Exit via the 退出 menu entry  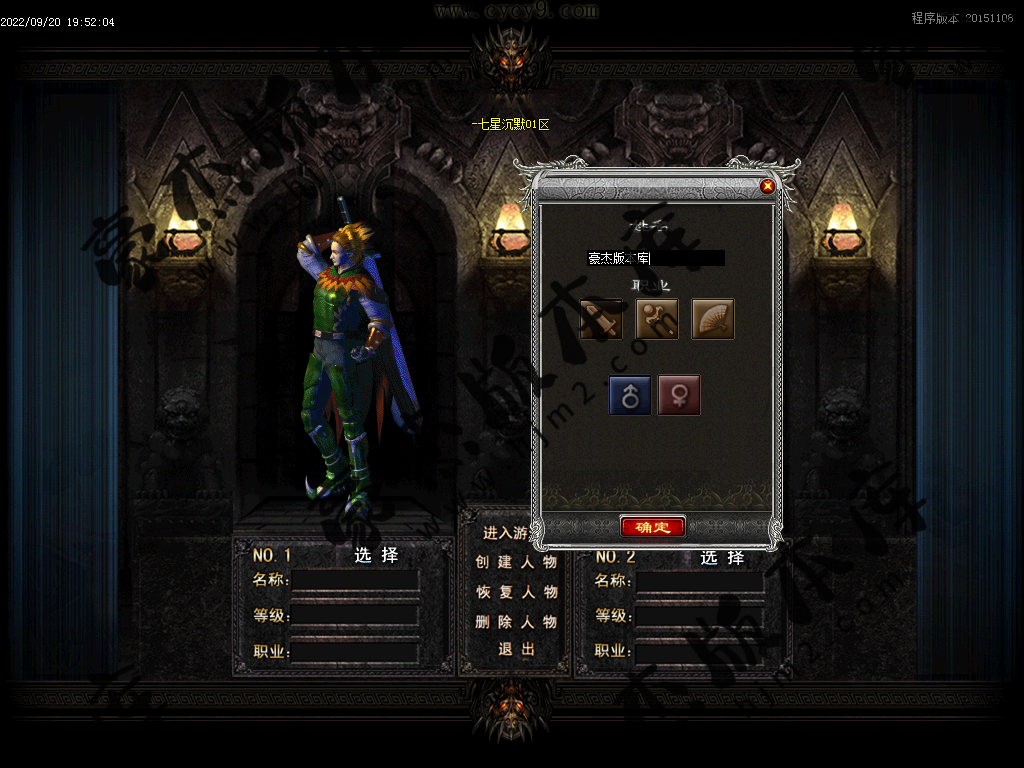click(516, 650)
